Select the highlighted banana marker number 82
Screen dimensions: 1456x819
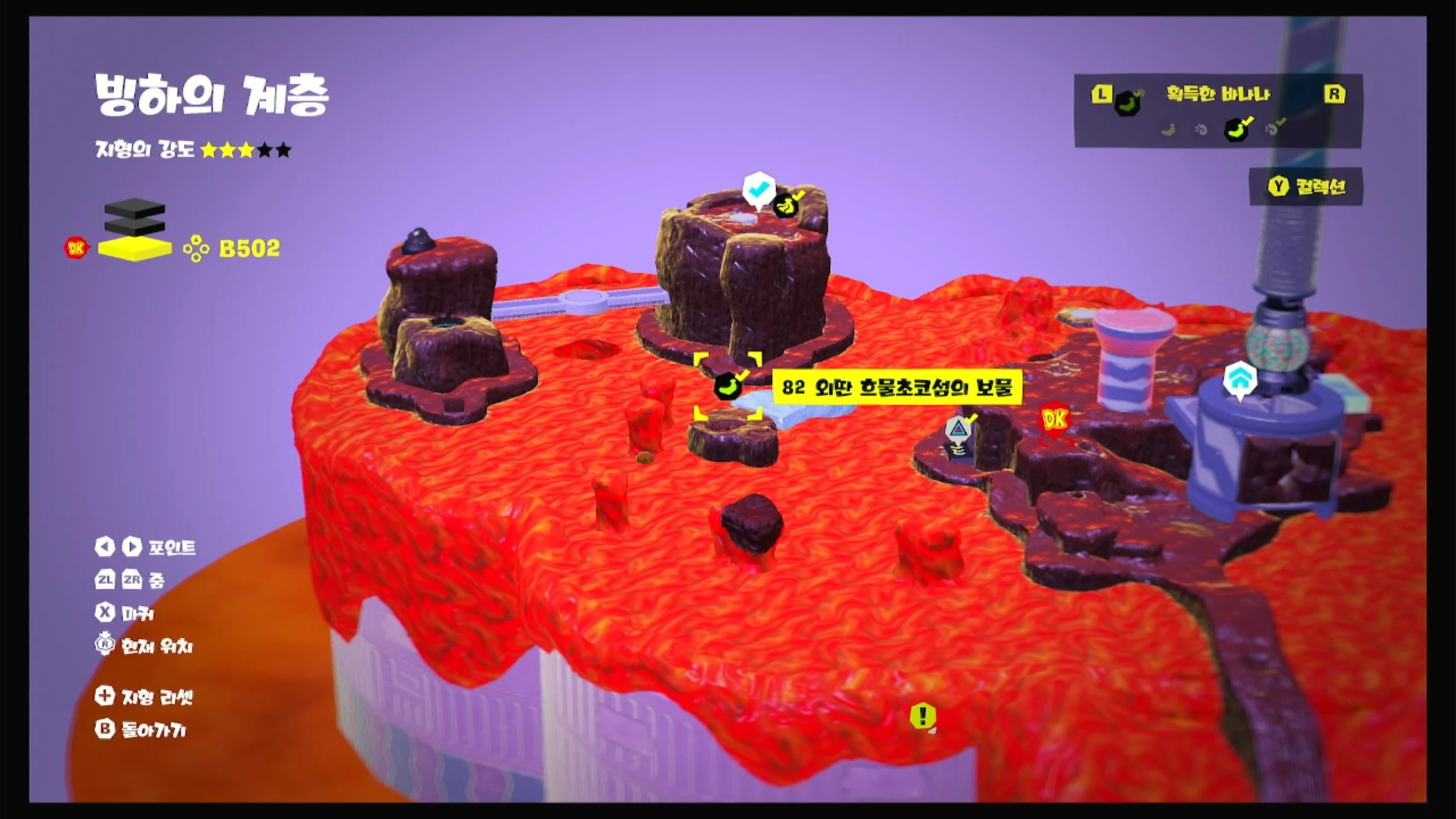pyautogui.click(x=728, y=386)
